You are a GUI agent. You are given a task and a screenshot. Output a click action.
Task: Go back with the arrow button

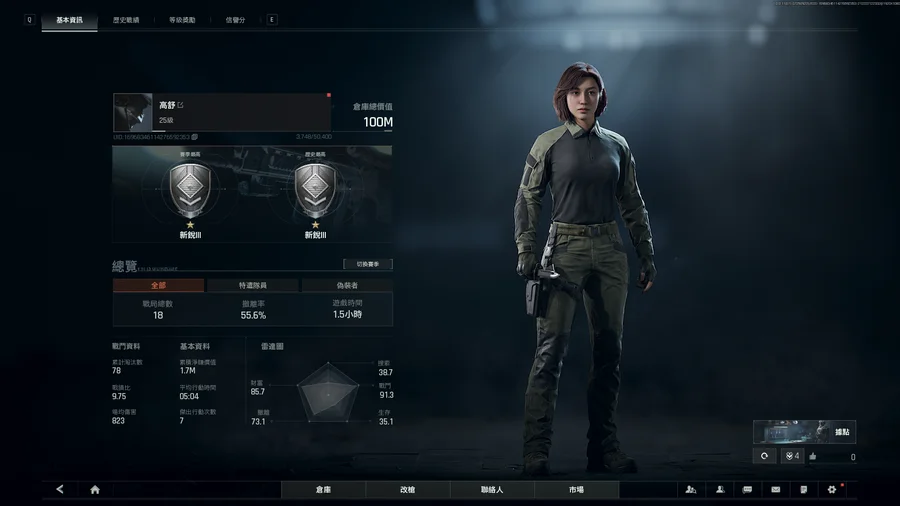pos(60,490)
